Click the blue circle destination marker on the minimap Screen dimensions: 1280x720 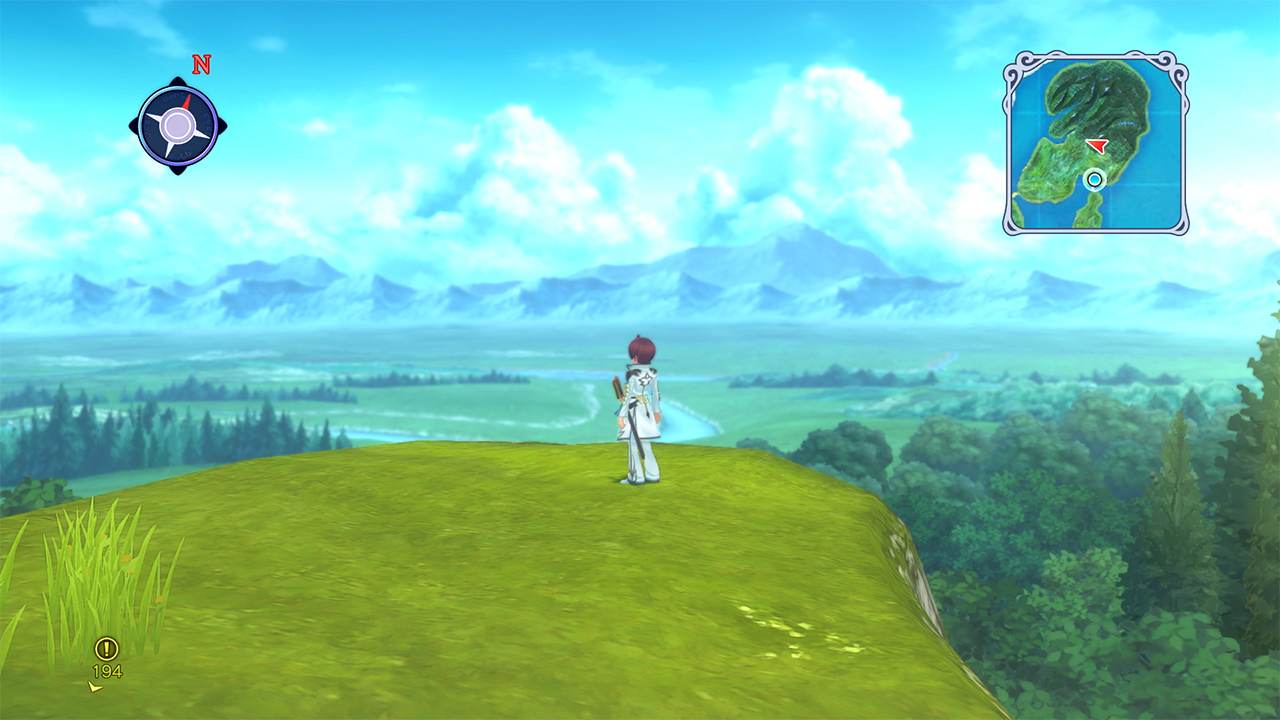coord(1094,178)
